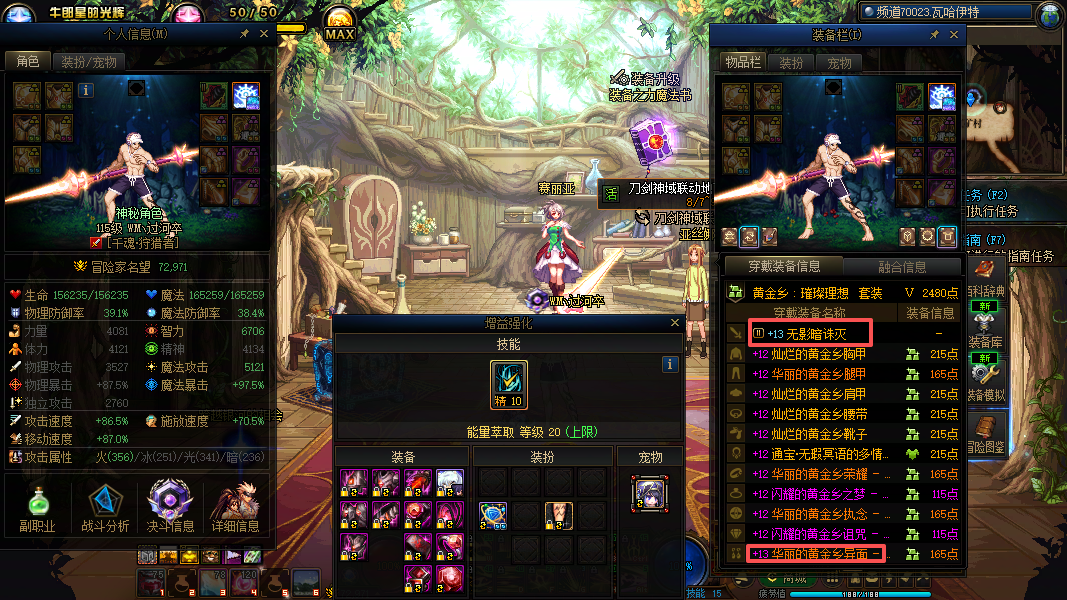Open 详细信息 detailed stats
The height and width of the screenshot is (600, 1067).
pyautogui.click(x=236, y=507)
